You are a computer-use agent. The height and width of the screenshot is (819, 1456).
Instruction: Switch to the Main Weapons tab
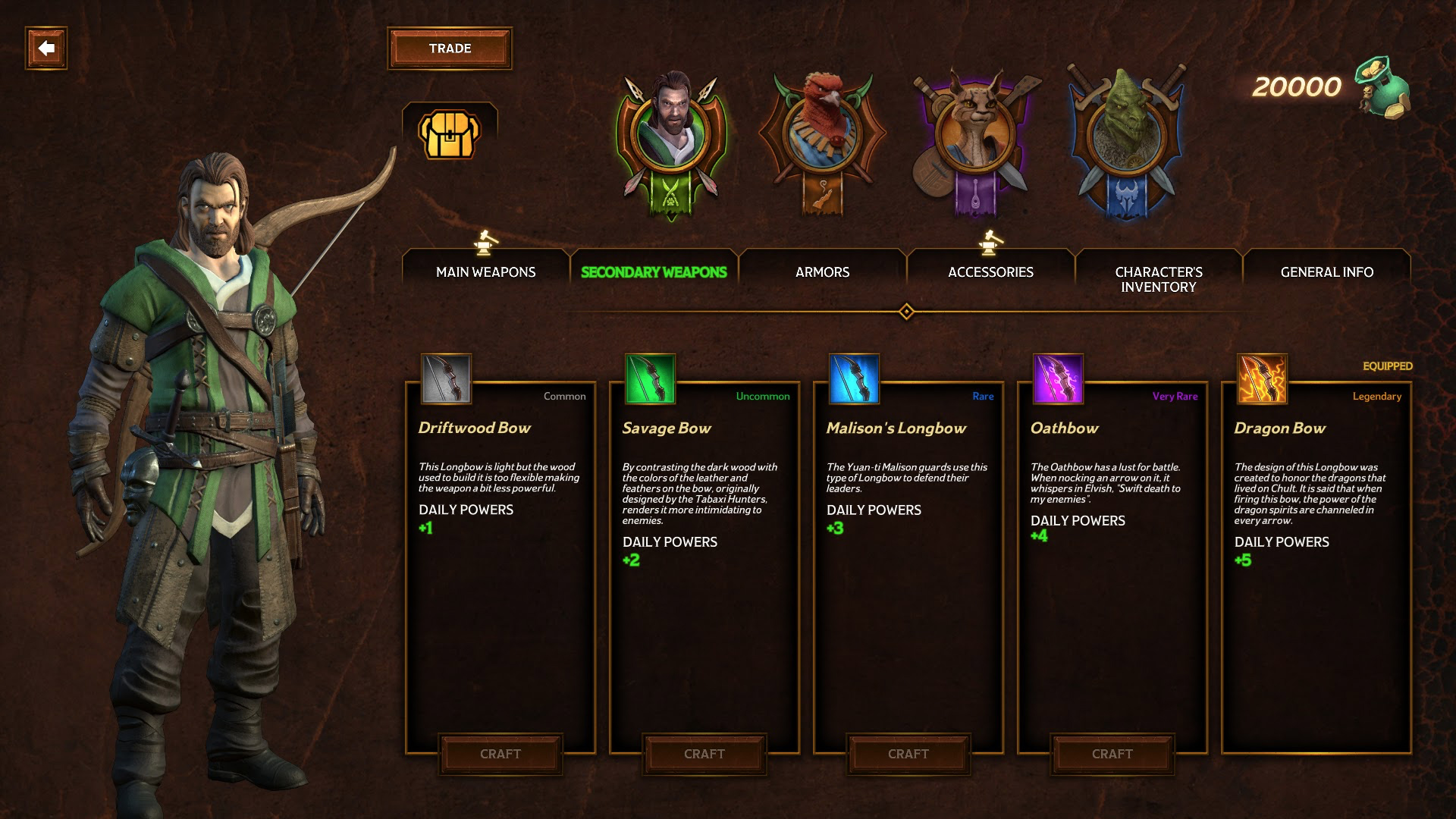click(485, 272)
